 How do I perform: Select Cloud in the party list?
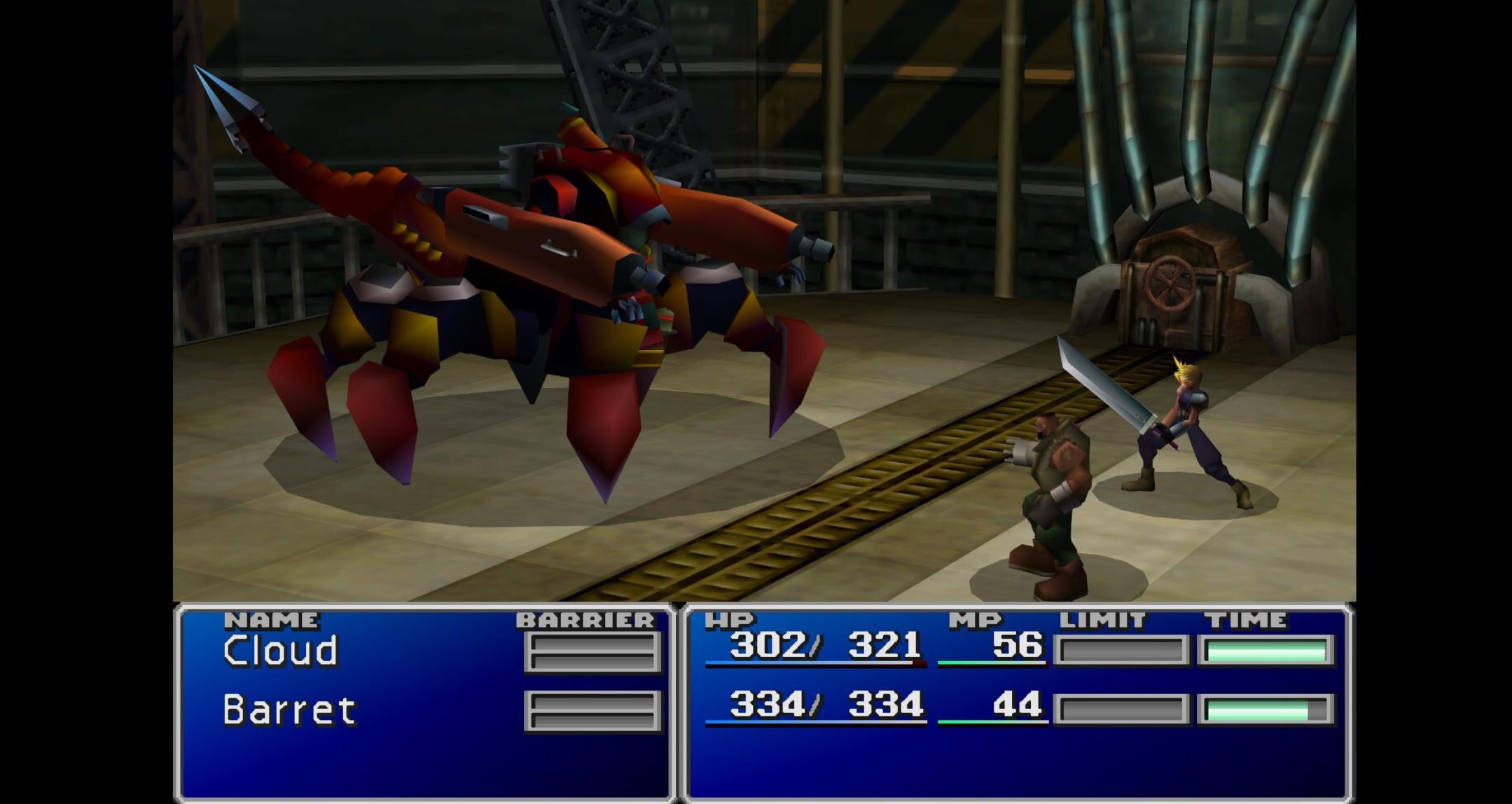tap(281, 651)
